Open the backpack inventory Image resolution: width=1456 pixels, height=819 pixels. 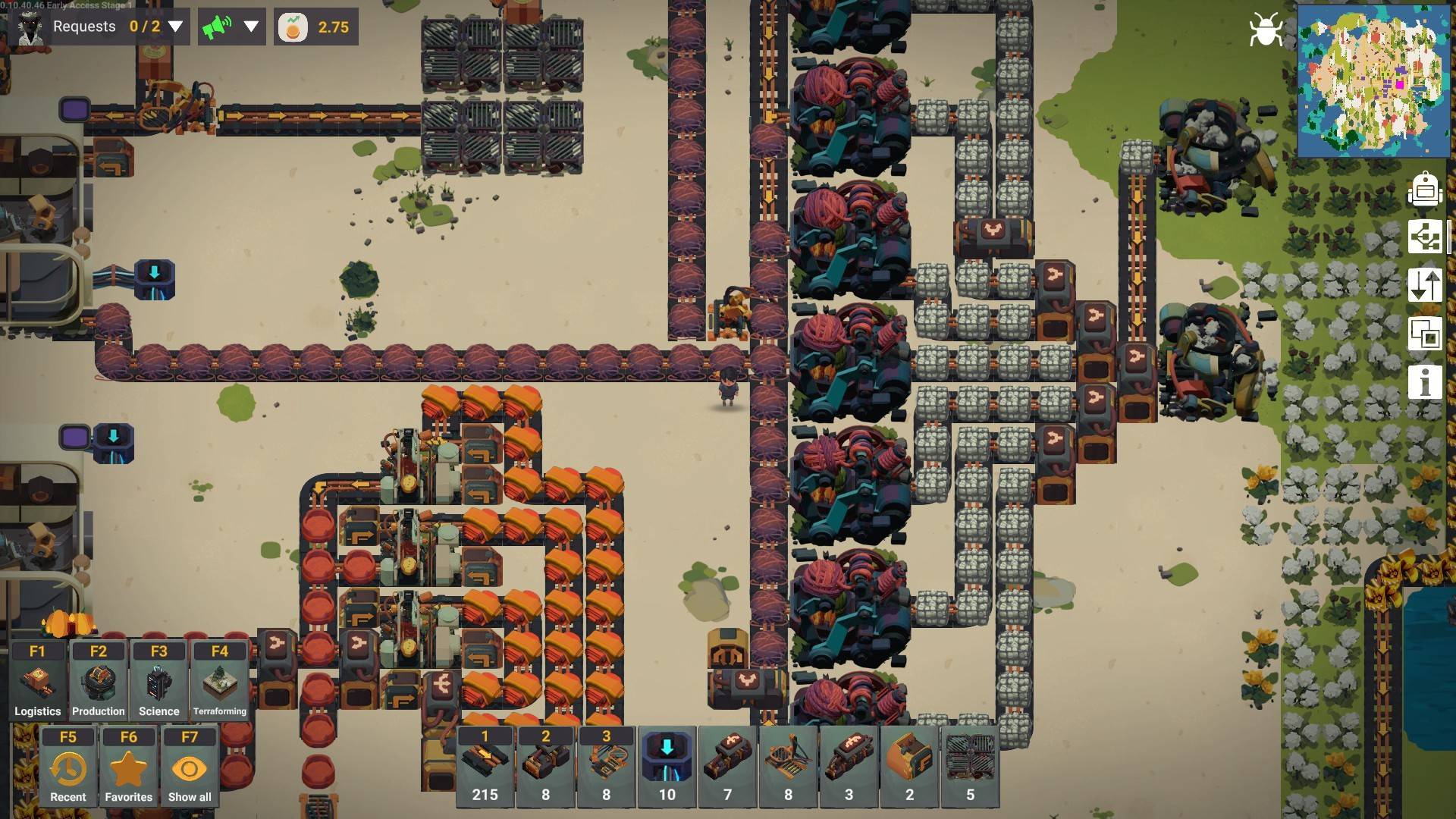click(x=1425, y=189)
